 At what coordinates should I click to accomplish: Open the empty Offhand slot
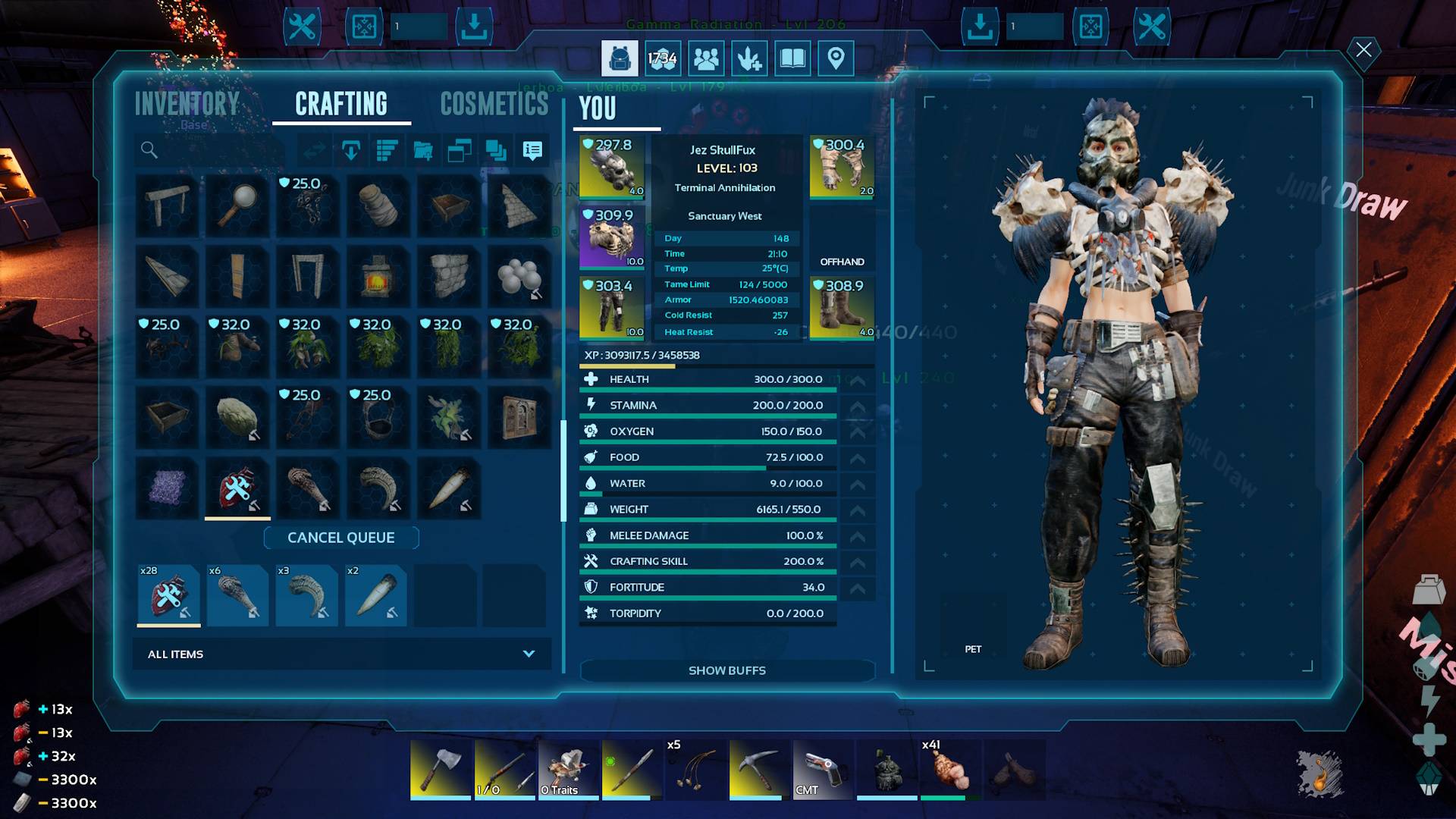(x=842, y=238)
